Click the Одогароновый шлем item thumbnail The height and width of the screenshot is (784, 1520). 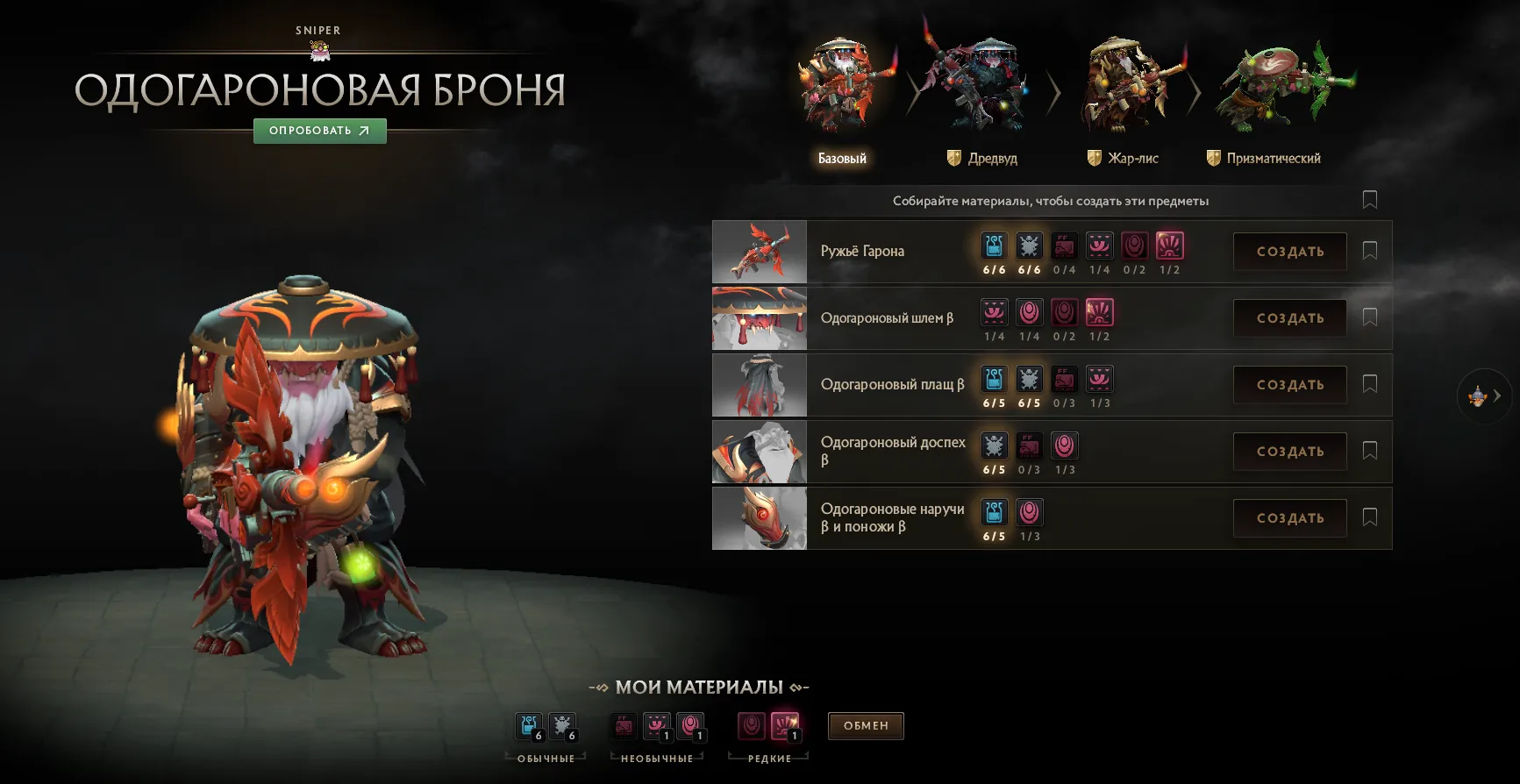(759, 317)
